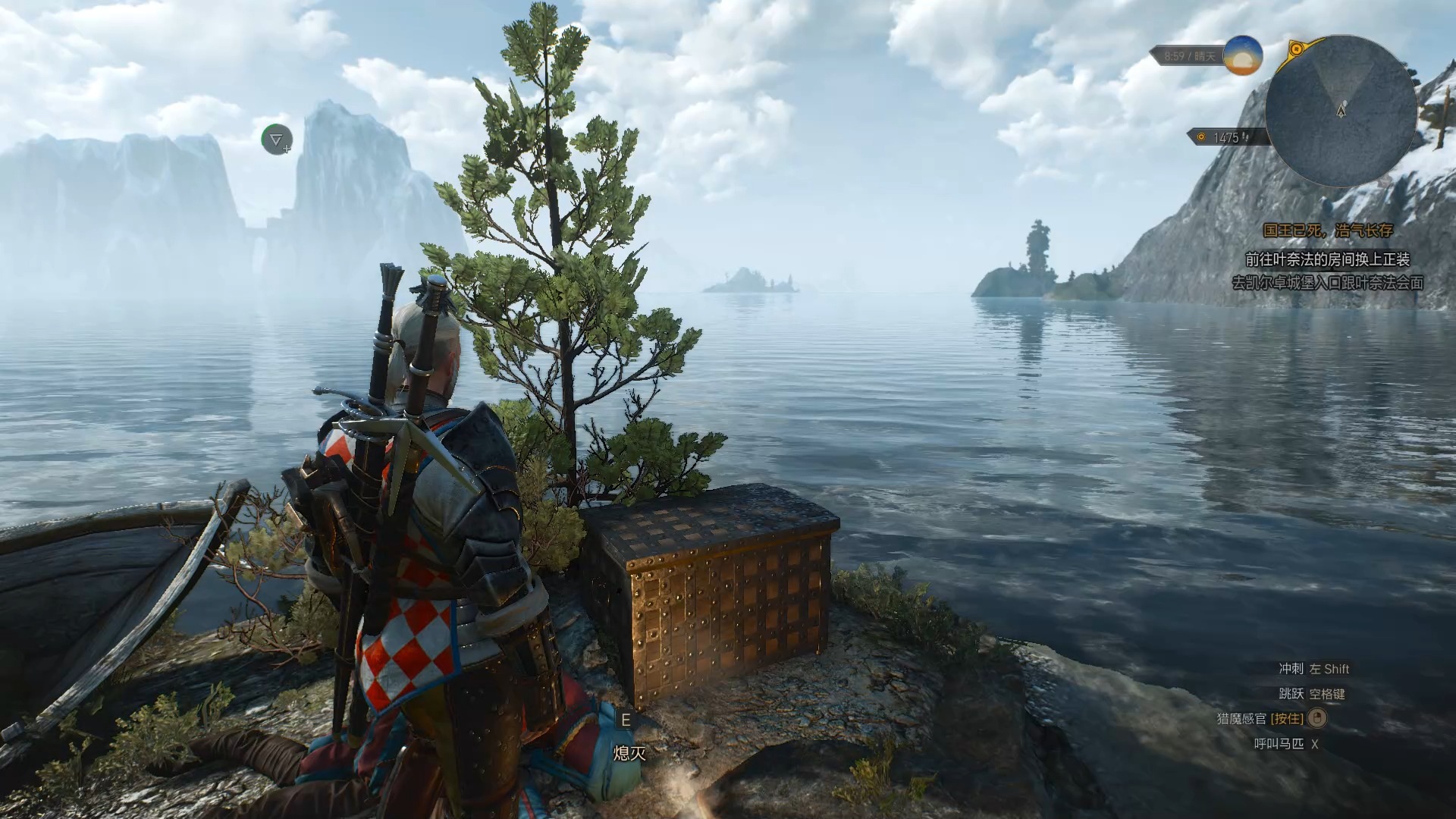This screenshot has height=819, width=1456.
Task: Open the tracked quest title 国王已死，浩气长存
Action: tap(1328, 231)
